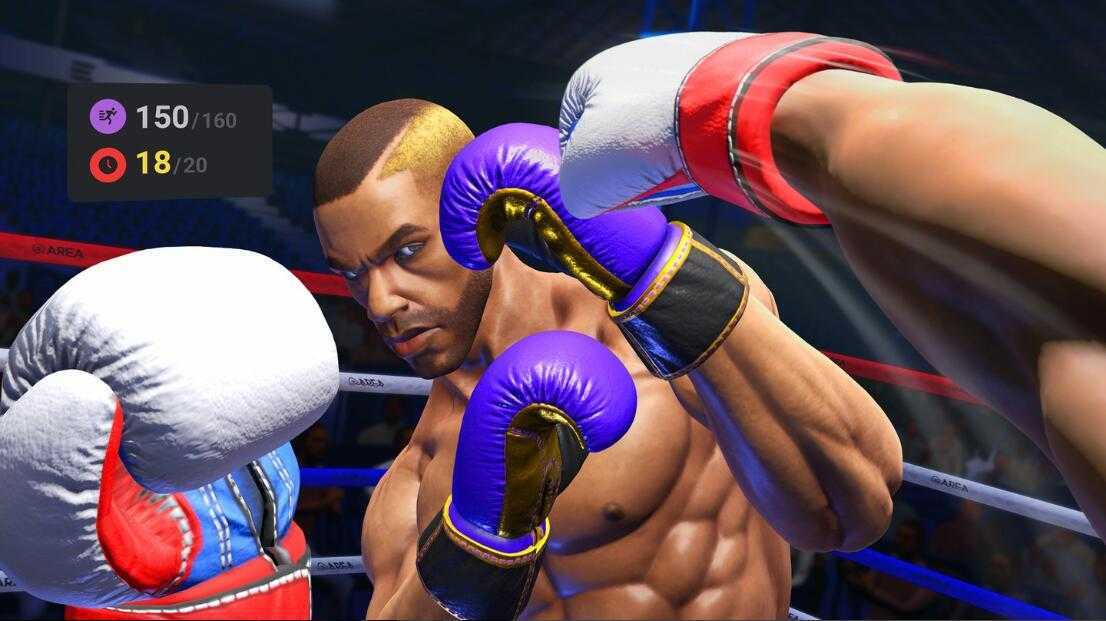Click the purple running figure icon
The width and height of the screenshot is (1106, 621).
(108, 117)
